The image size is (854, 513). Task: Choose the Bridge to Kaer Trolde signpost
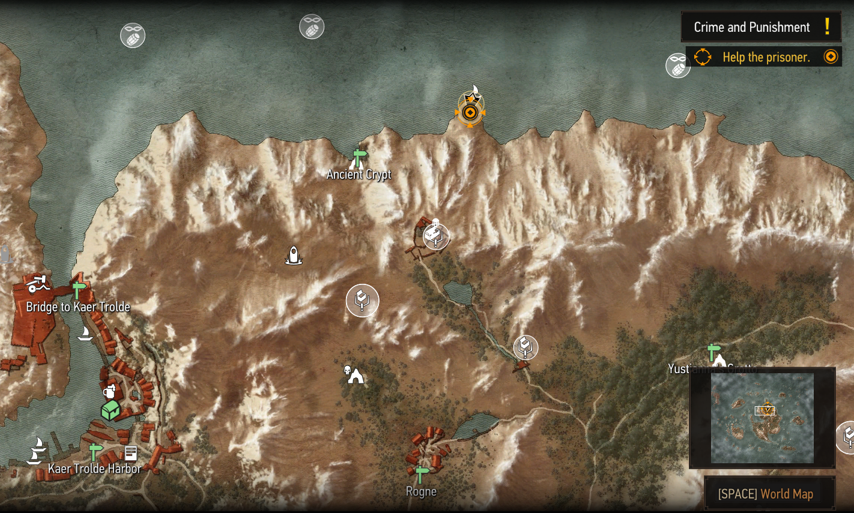[78, 290]
